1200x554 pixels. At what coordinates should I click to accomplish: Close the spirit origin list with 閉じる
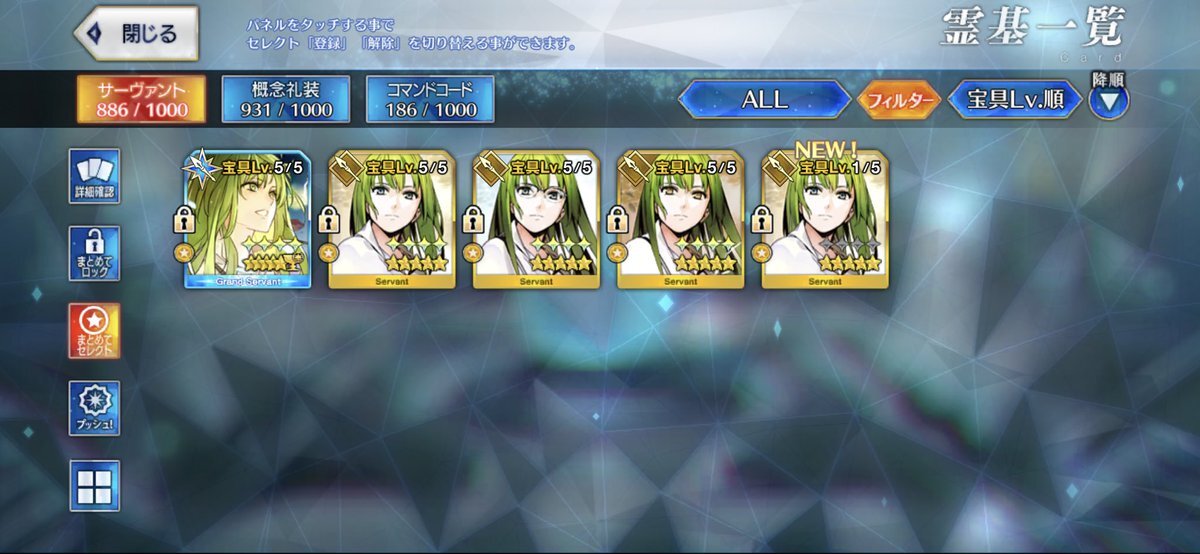136,33
